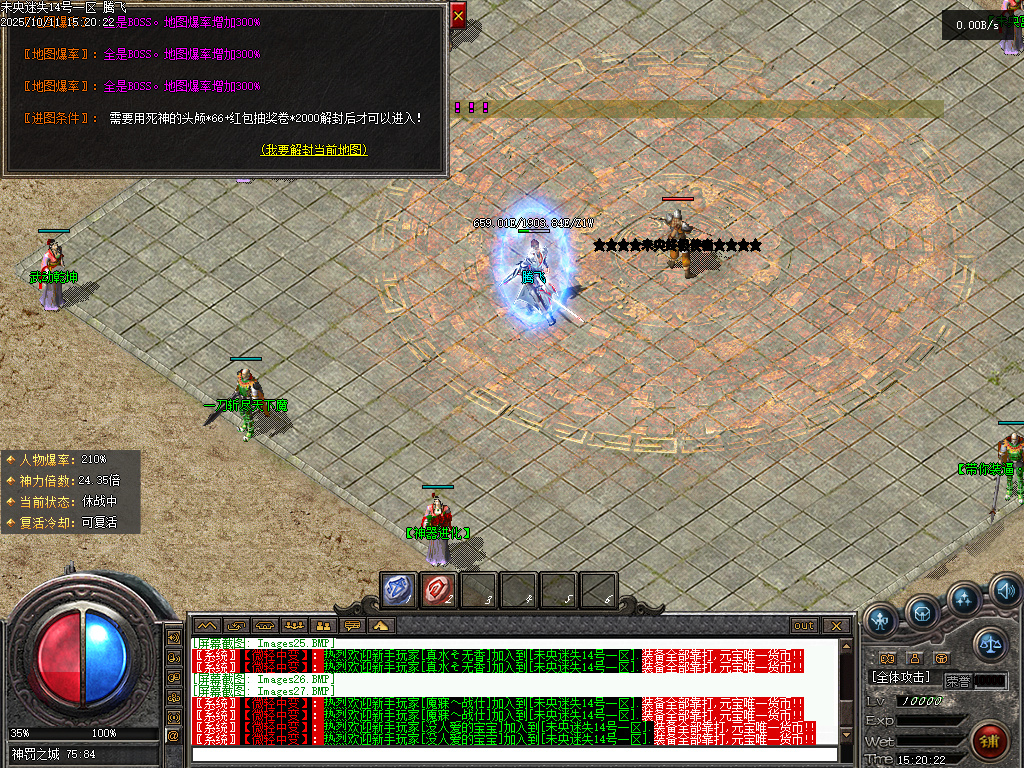Click the chat panel's out button

[x=804, y=626]
